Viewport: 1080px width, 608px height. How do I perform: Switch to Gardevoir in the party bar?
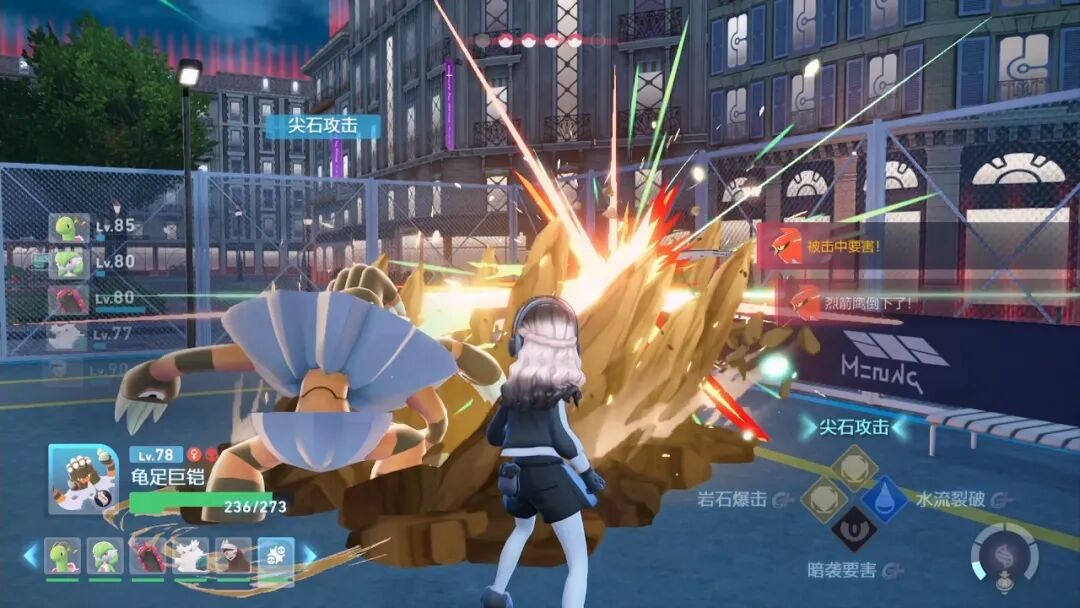[x=104, y=556]
